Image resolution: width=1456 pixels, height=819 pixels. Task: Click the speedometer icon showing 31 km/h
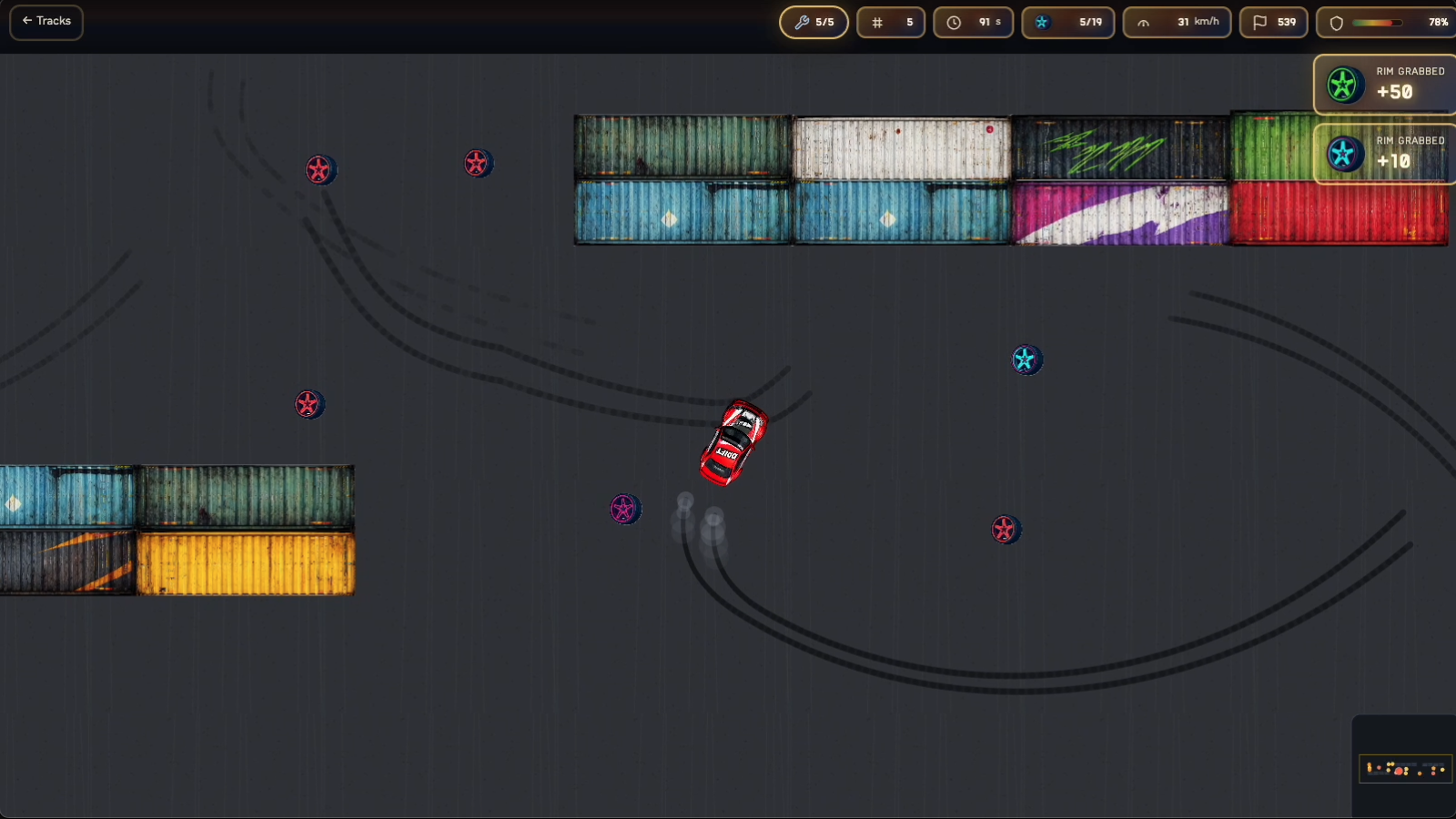coord(1145,22)
